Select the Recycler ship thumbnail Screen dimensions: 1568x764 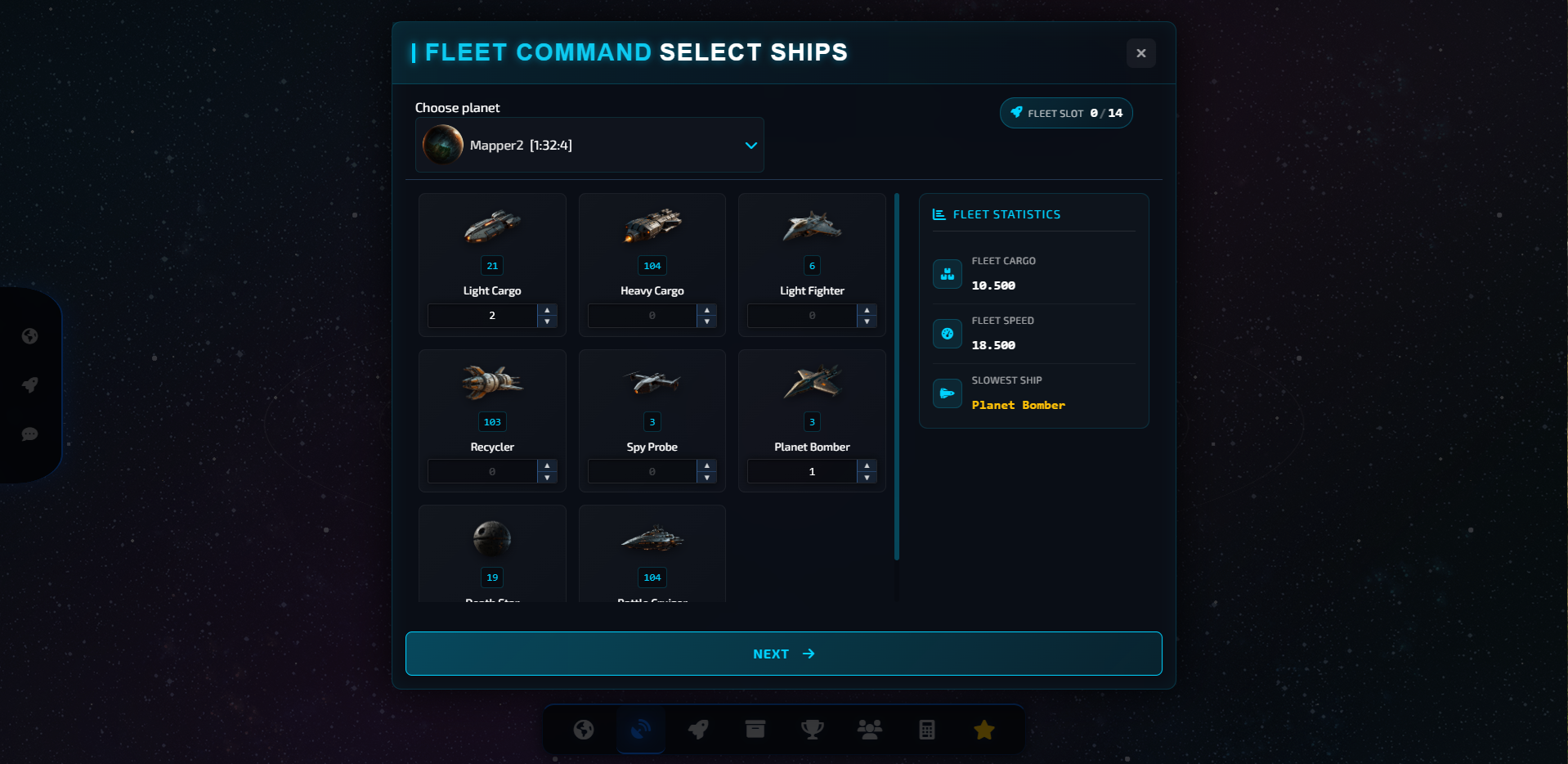click(x=491, y=382)
